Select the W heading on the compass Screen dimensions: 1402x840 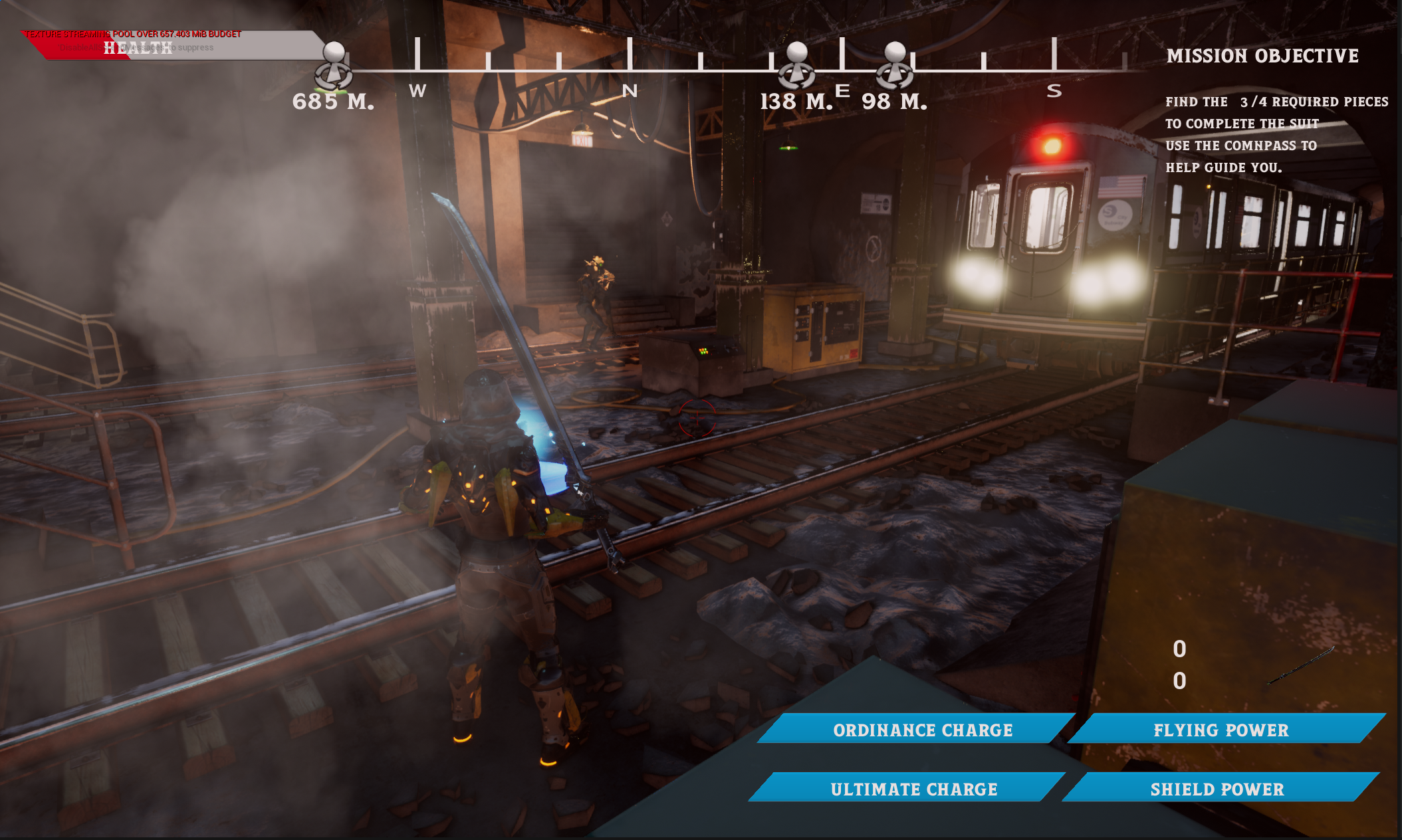coord(418,91)
